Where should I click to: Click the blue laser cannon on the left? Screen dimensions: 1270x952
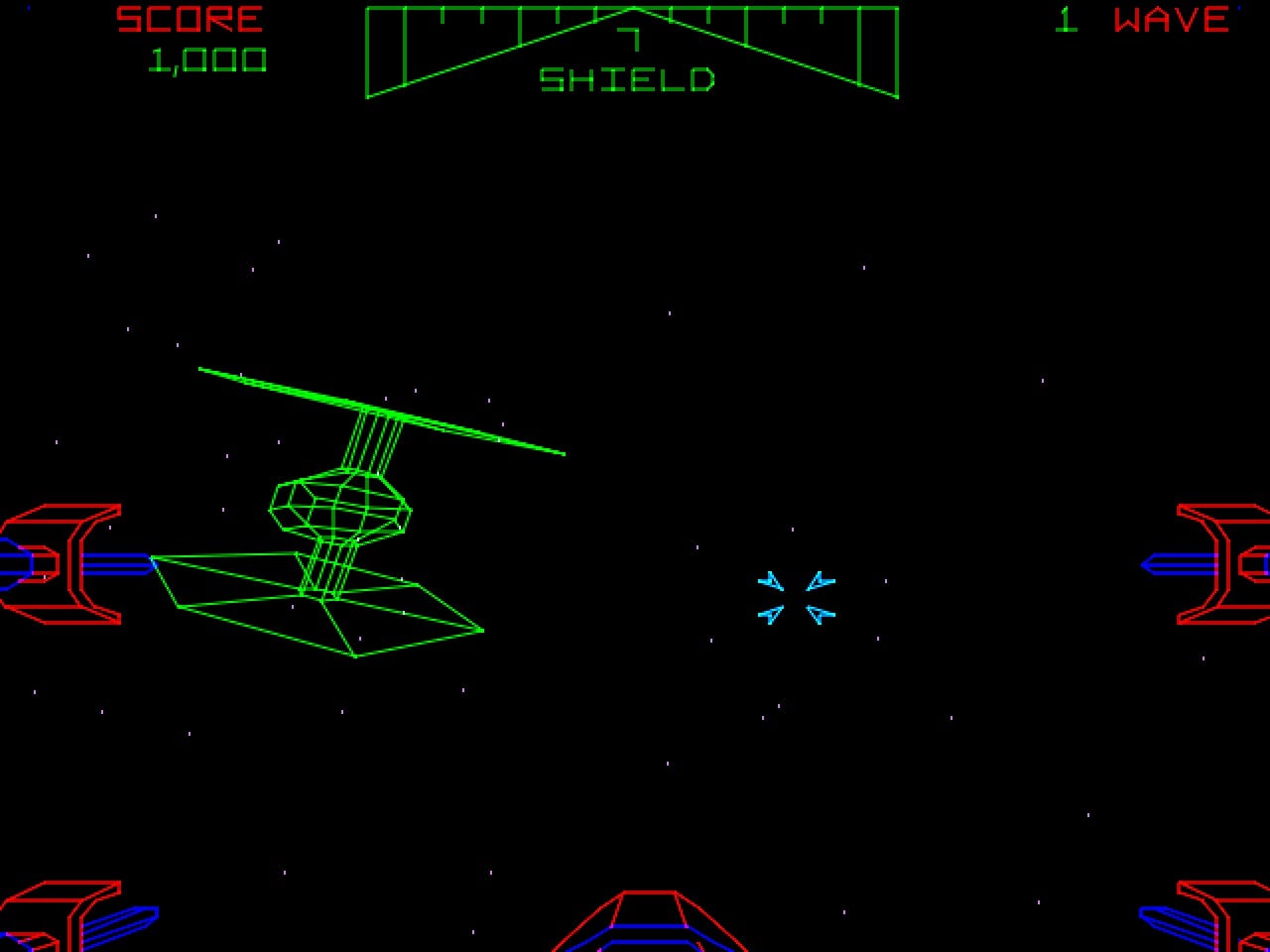tap(119, 563)
